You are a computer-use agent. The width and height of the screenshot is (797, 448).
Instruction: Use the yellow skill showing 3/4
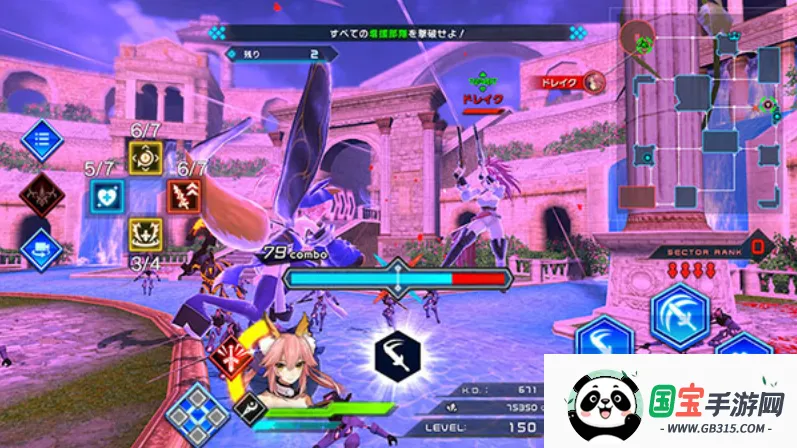pyautogui.click(x=146, y=234)
